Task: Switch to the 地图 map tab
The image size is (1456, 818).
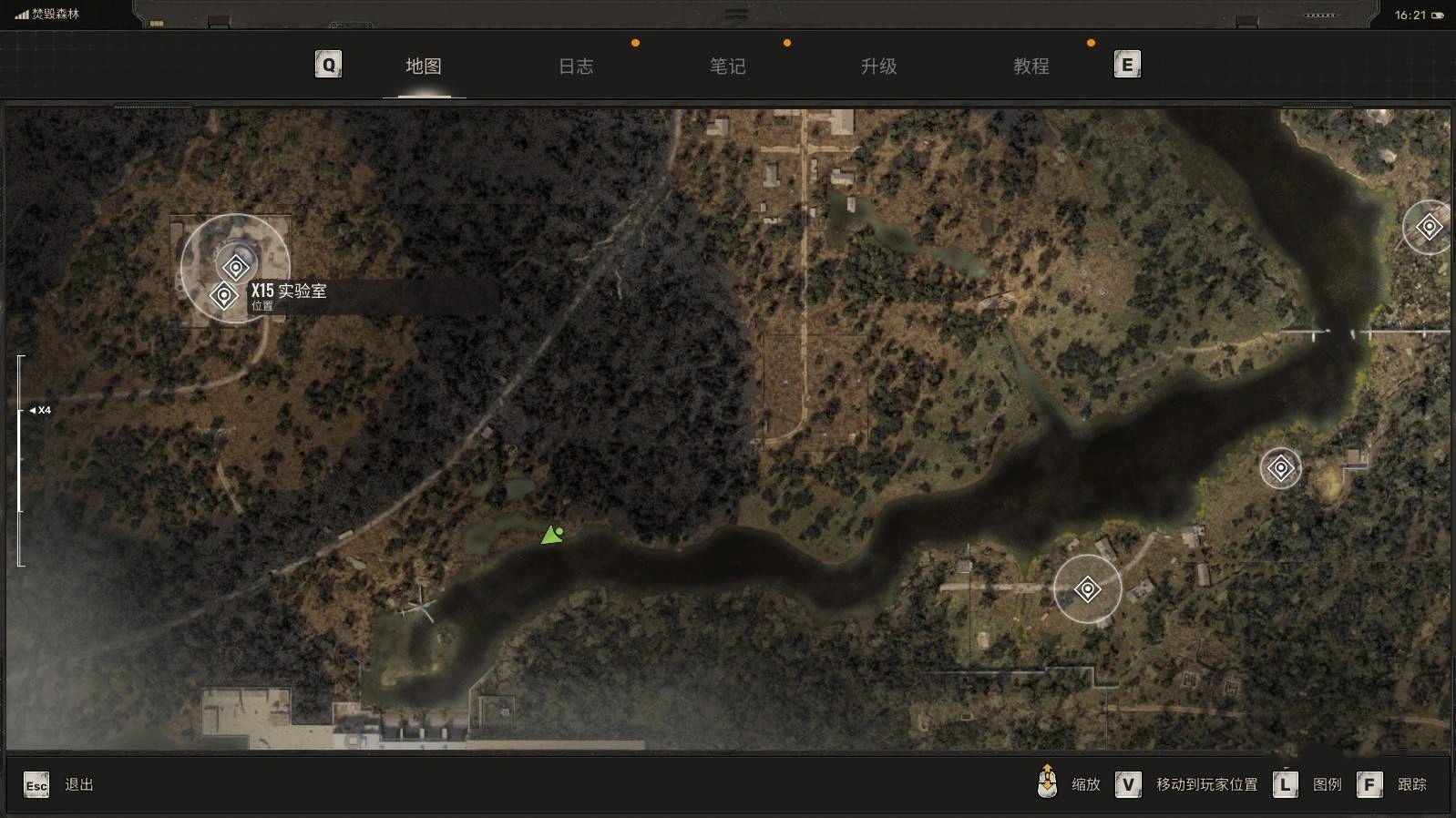Action: coord(424,66)
